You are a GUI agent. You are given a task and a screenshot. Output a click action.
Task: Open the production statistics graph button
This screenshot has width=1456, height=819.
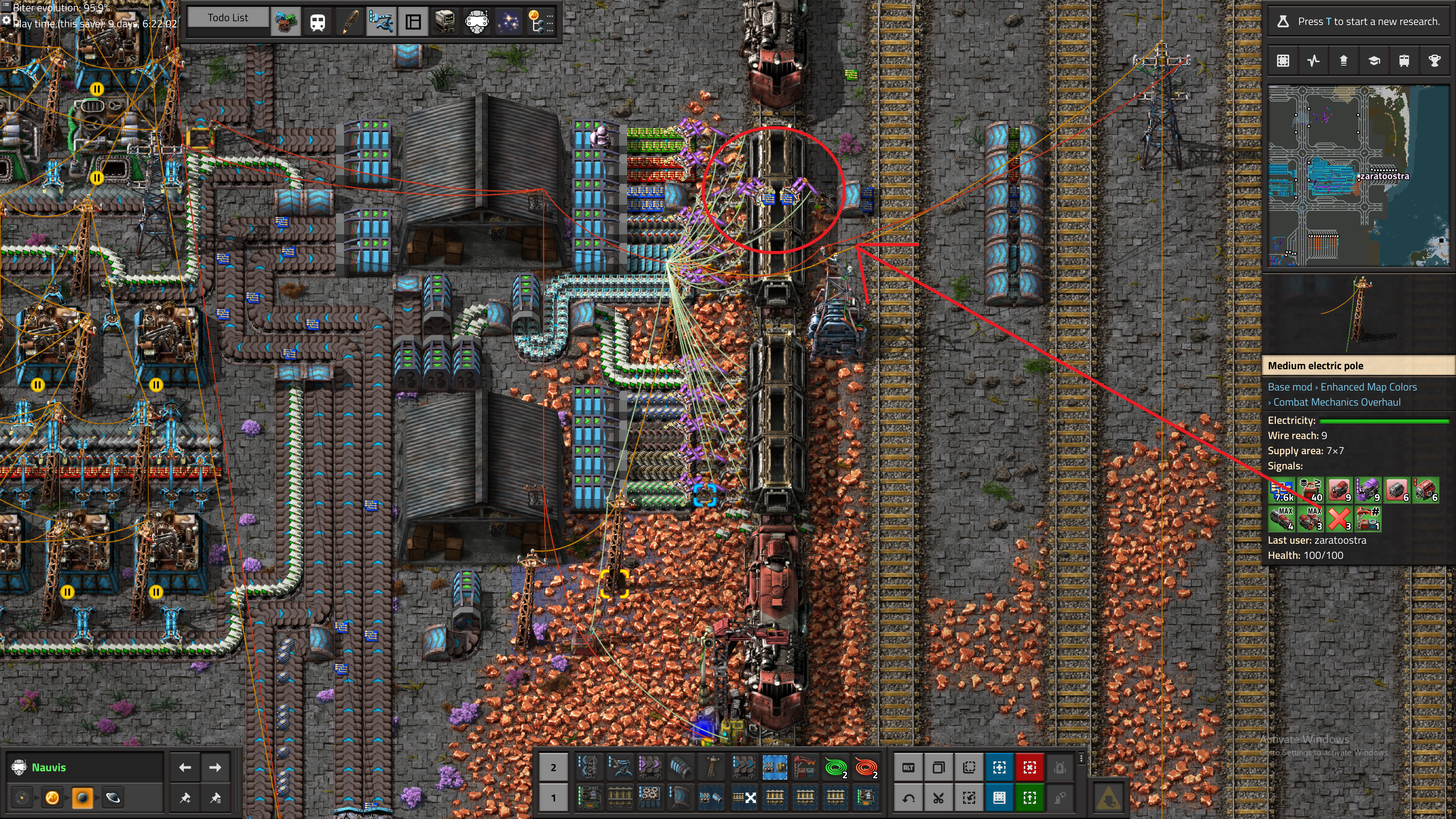(1313, 61)
